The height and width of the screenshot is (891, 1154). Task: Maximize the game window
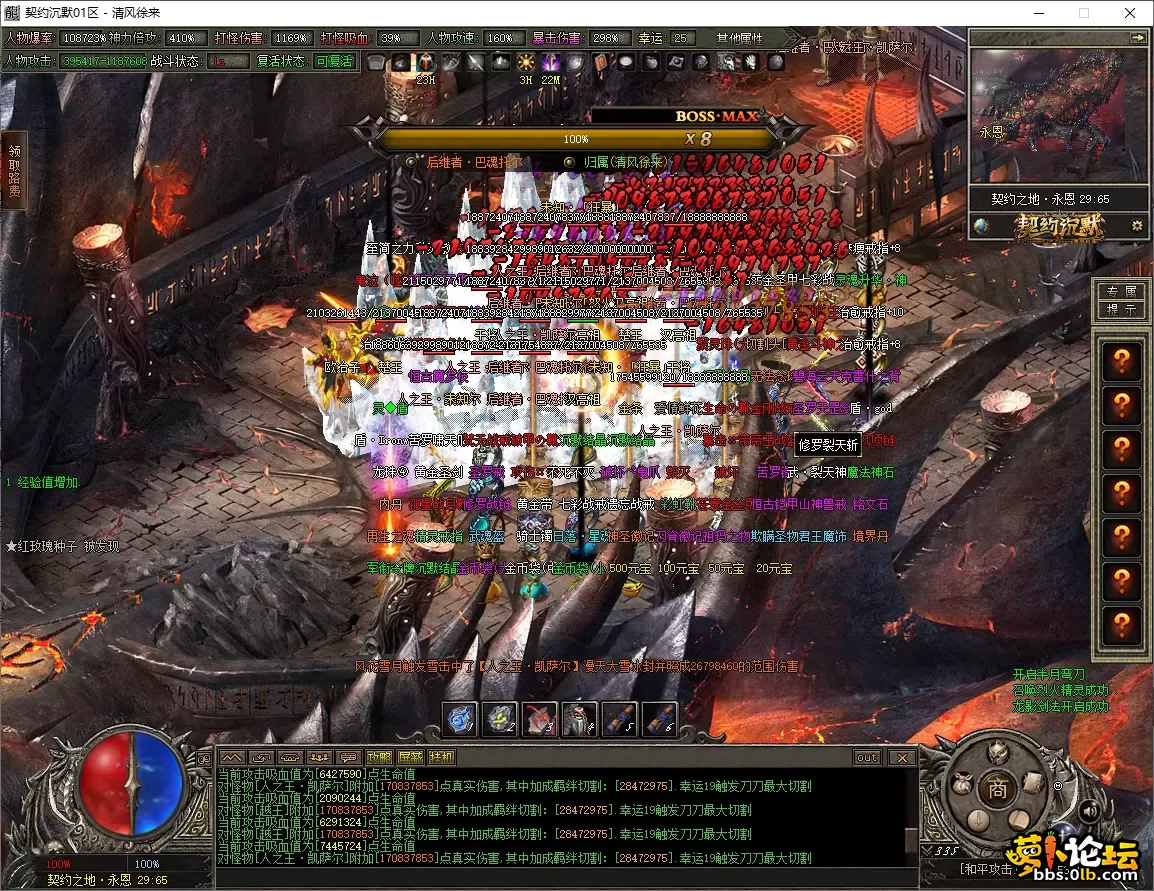tap(1083, 13)
